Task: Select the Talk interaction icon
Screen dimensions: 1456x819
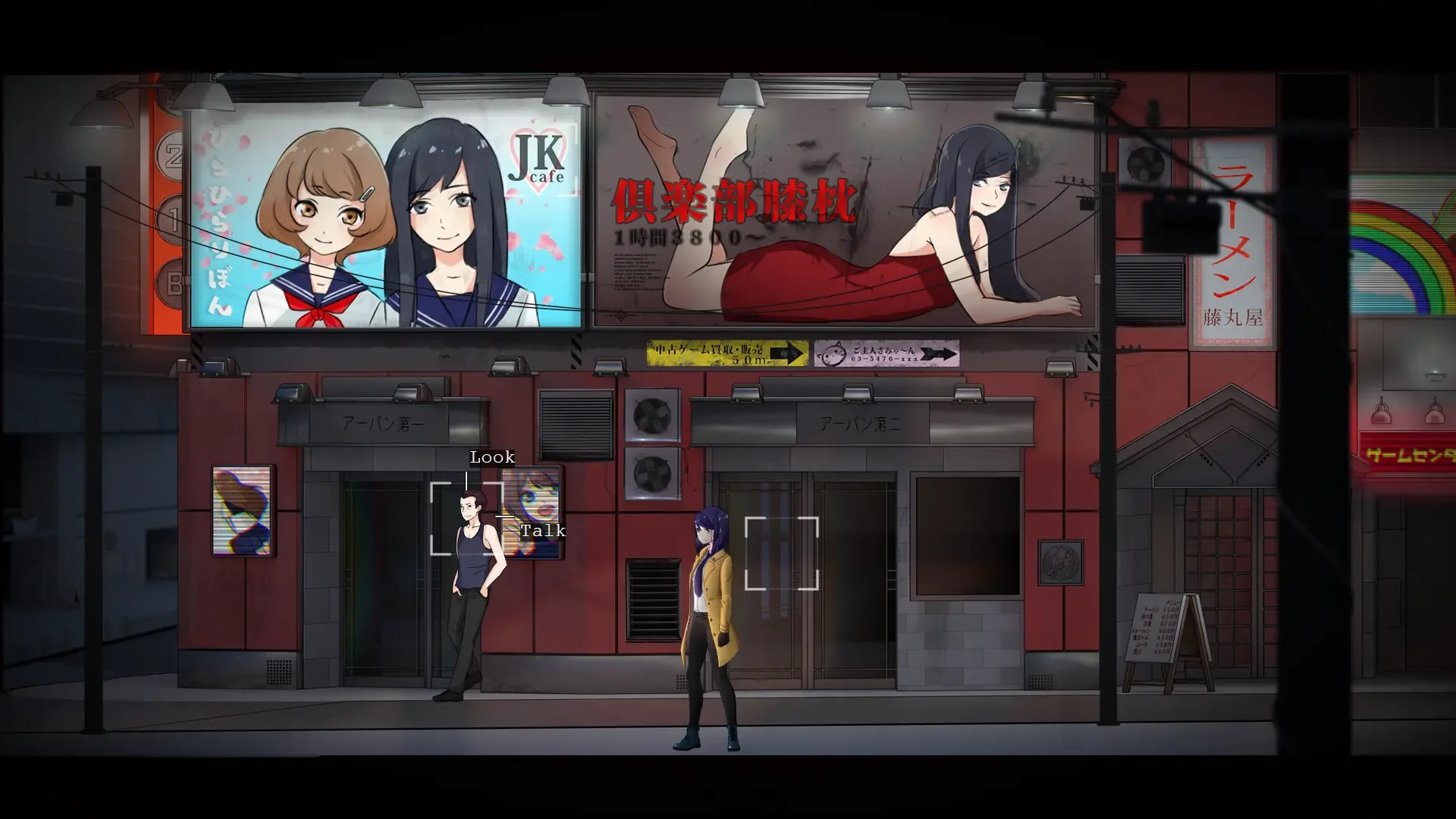Action: (541, 531)
